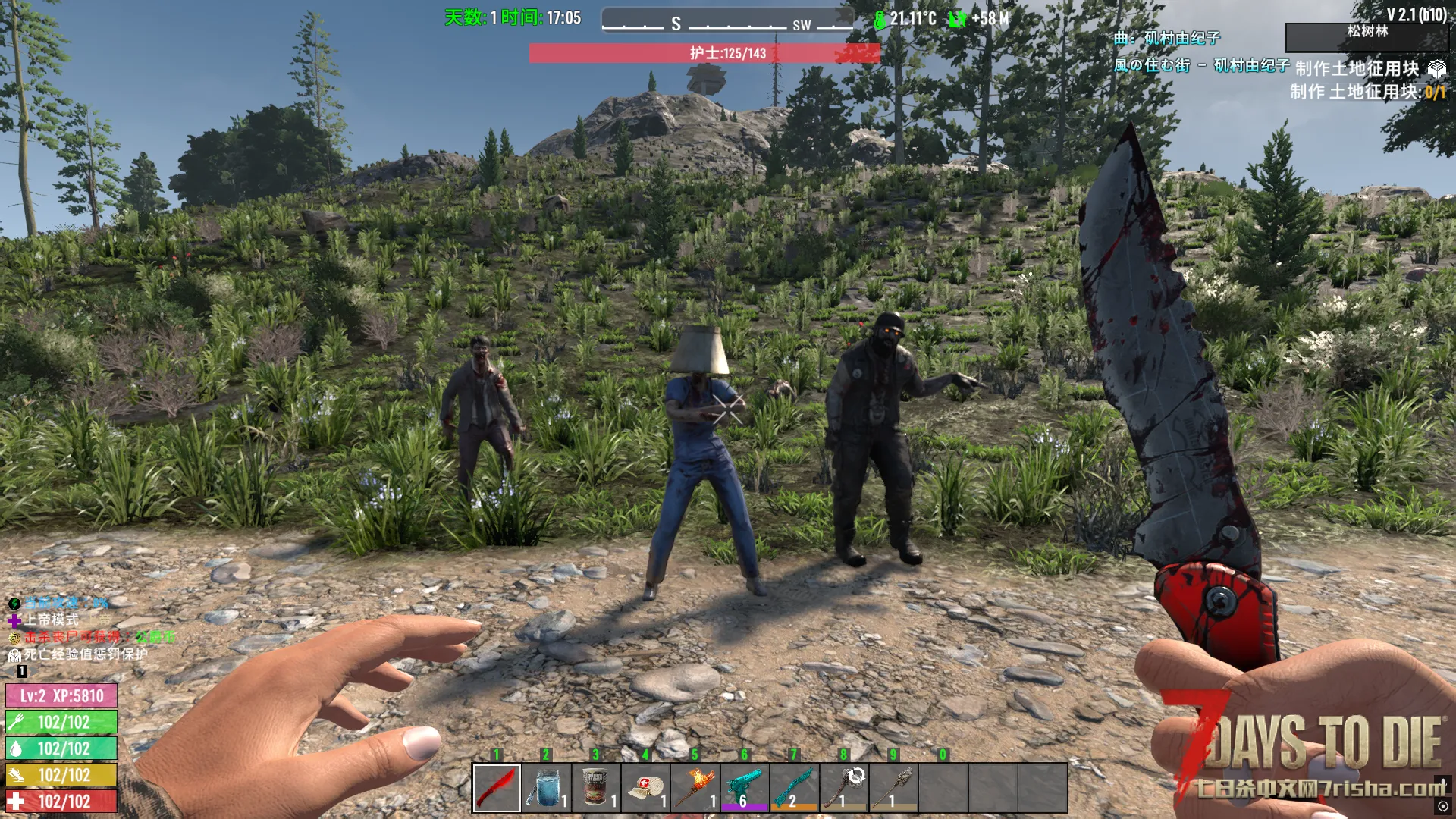Click the compass bar at top
The image size is (1456, 819).
pyautogui.click(x=726, y=21)
